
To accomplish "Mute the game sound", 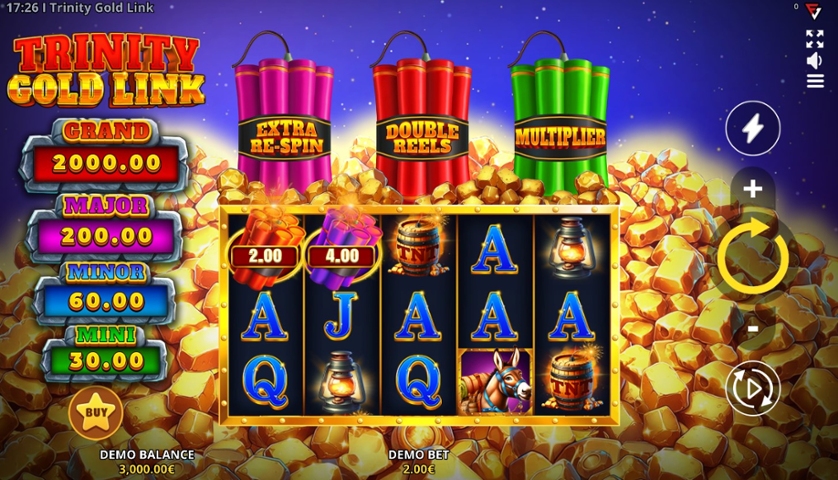I will [x=815, y=60].
